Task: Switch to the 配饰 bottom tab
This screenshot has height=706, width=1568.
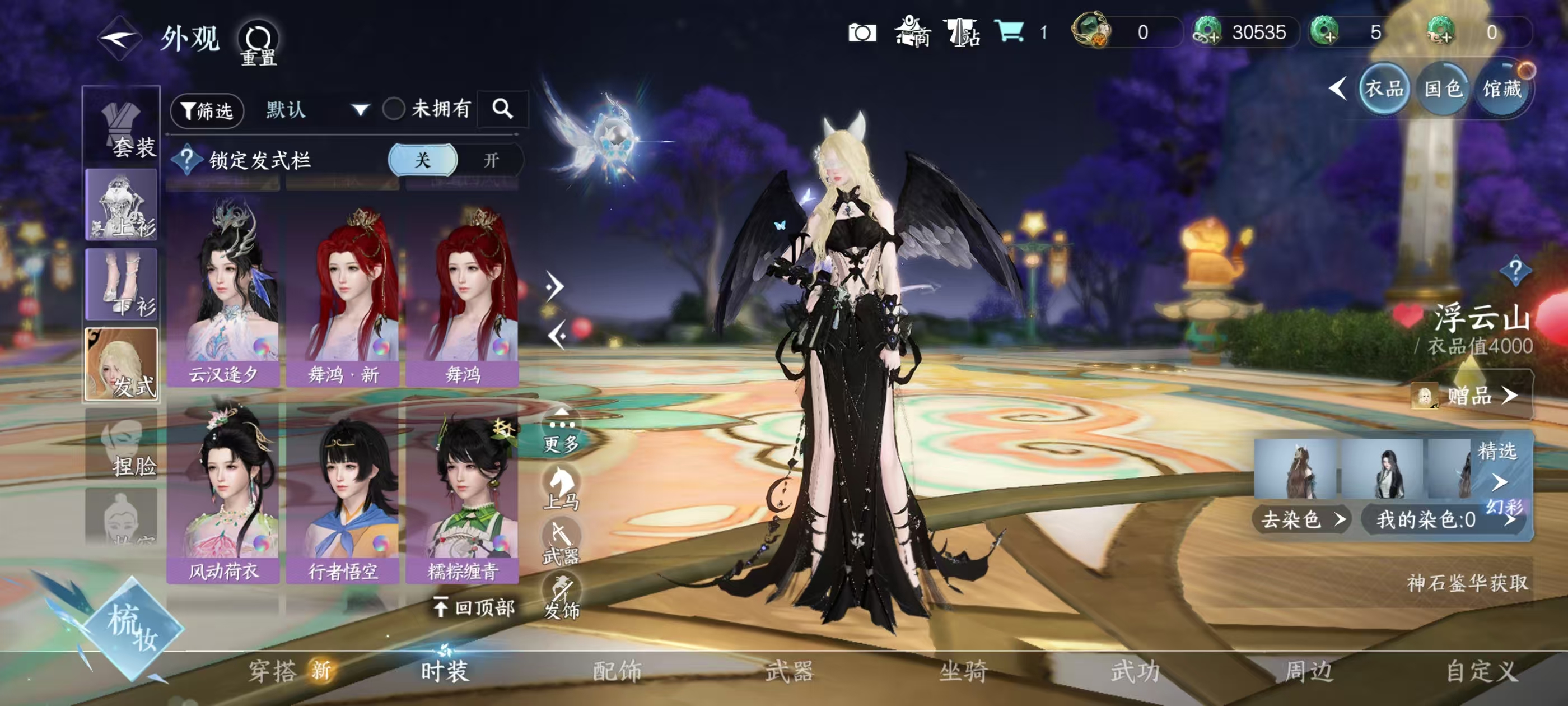Action: click(617, 671)
